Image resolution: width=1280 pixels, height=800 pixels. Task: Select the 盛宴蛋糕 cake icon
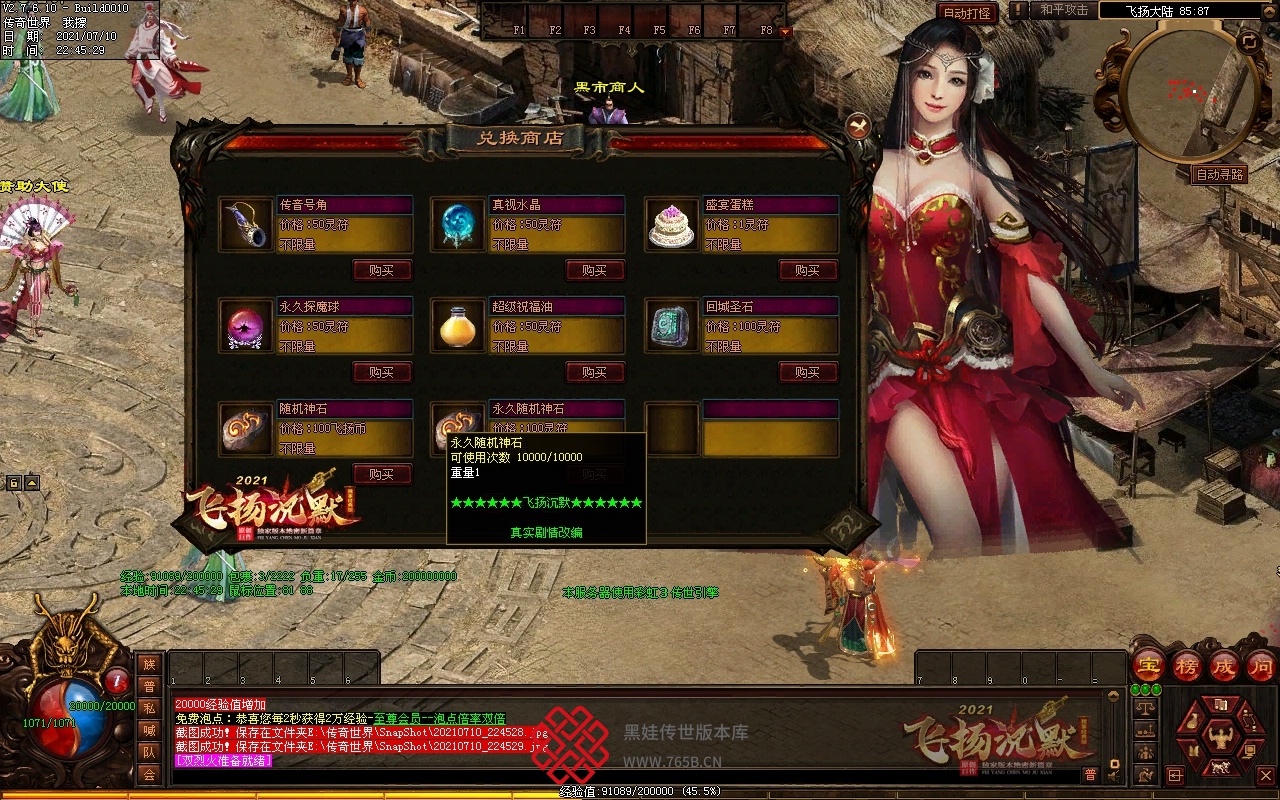(x=671, y=224)
